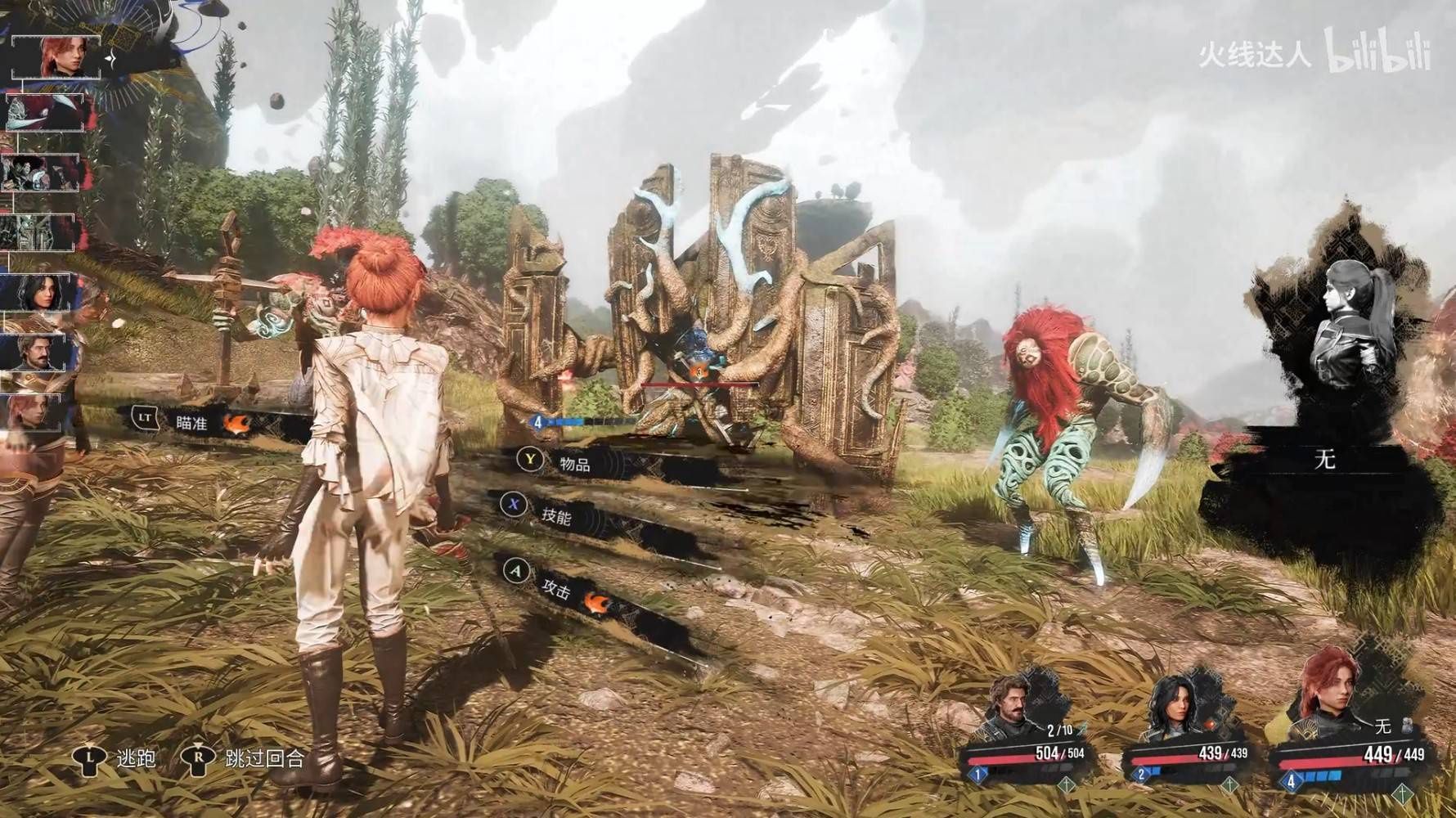The width and height of the screenshot is (1456, 818).
Task: Open the 技能 (Skills) command
Action: 555,515
